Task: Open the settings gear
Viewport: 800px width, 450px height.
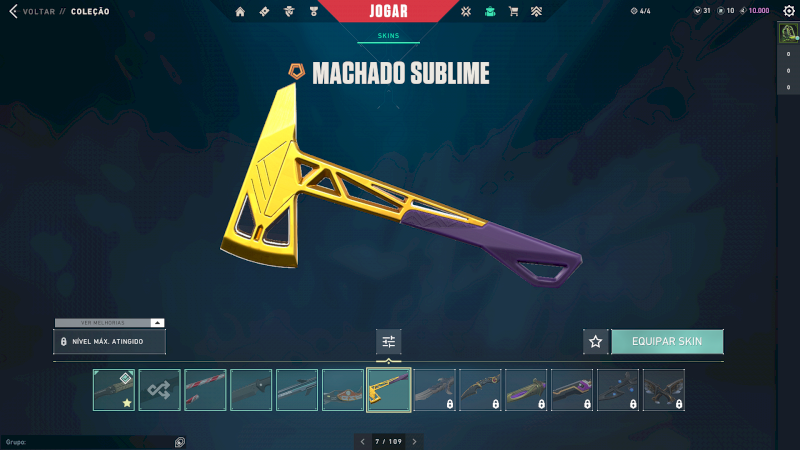Action: click(786, 11)
